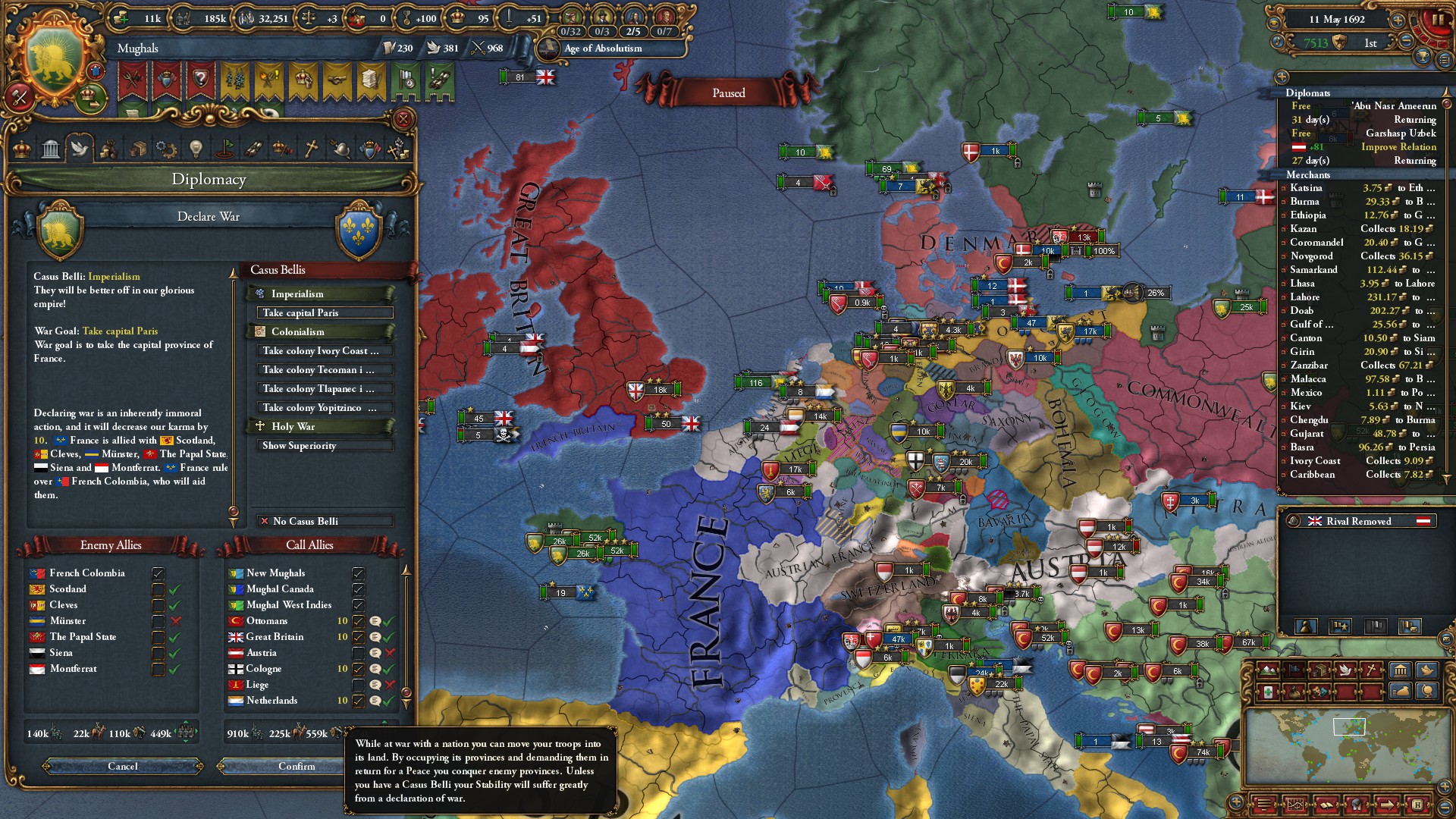This screenshot has height=819, width=1456.
Task: Open the Mughals country shield
Action: (55, 61)
